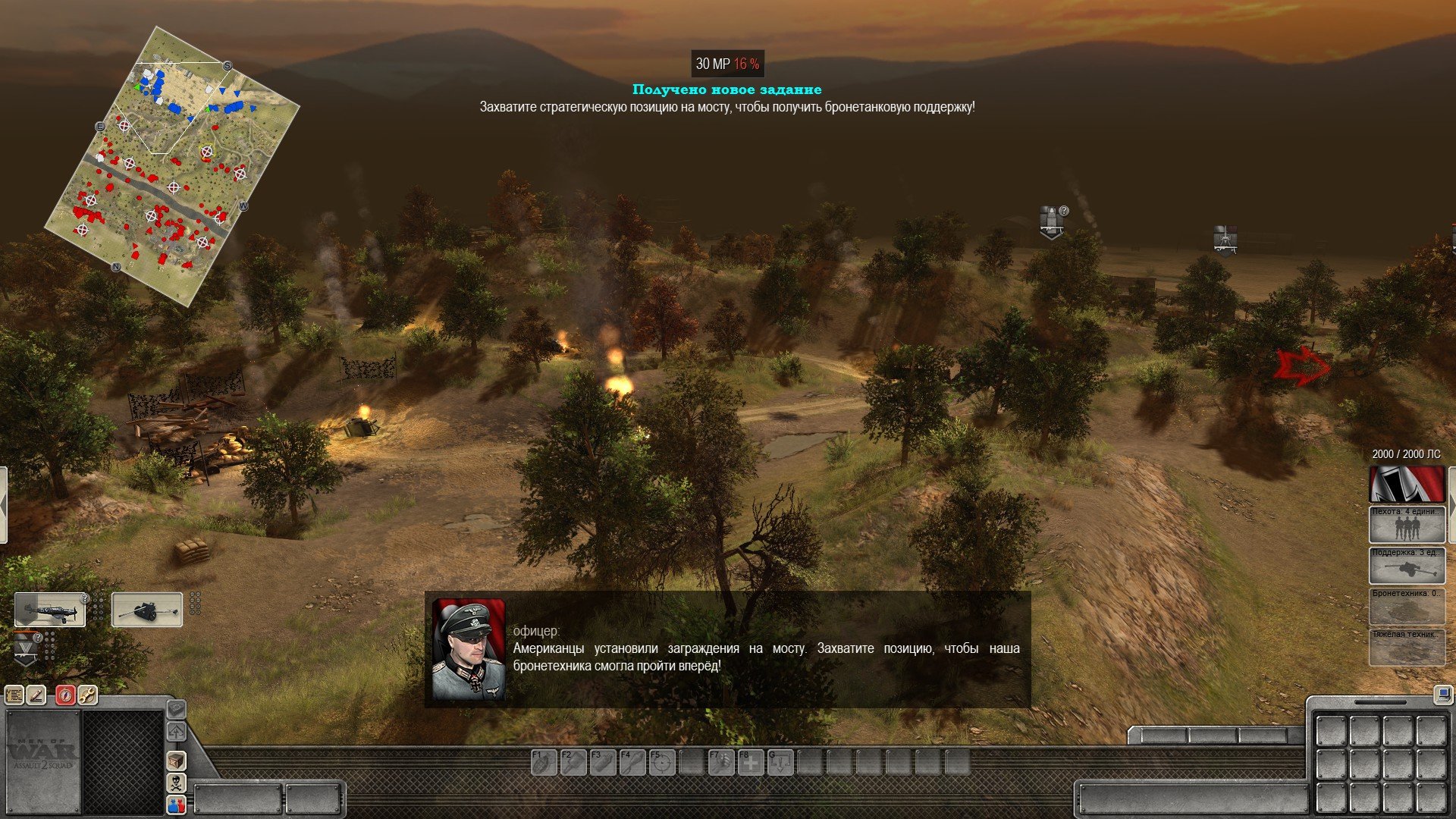Use the F8 medkit heal action
The height and width of the screenshot is (819, 1456).
[751, 762]
